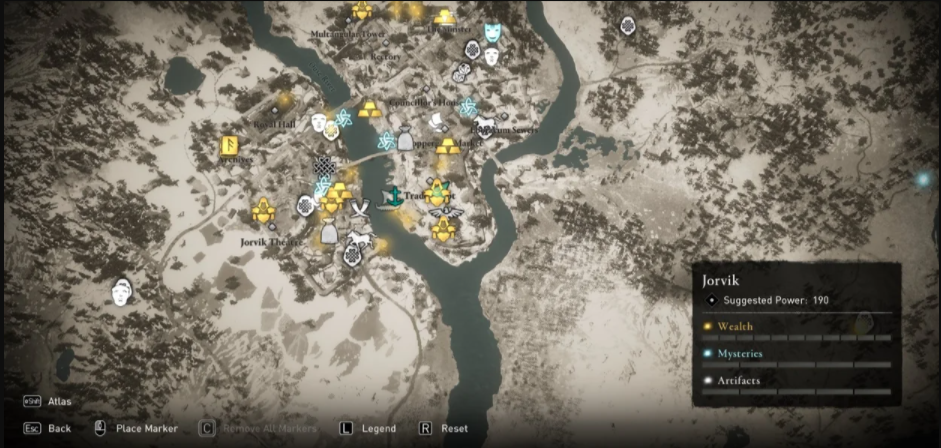941x448 pixels.
Task: Select the white bag marker at Coppergate Market
Action: point(405,141)
